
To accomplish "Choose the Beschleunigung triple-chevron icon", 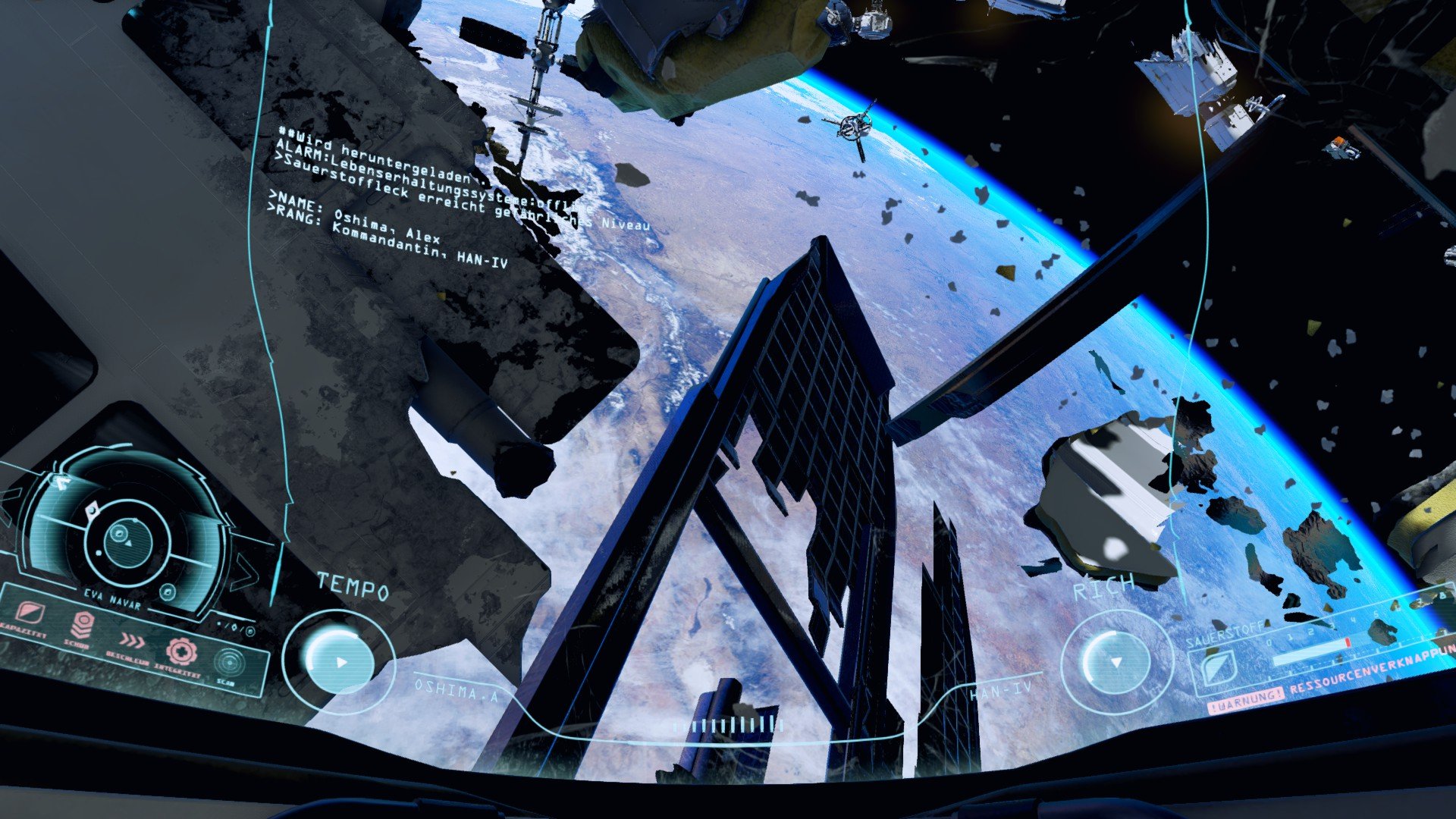I will (132, 641).
